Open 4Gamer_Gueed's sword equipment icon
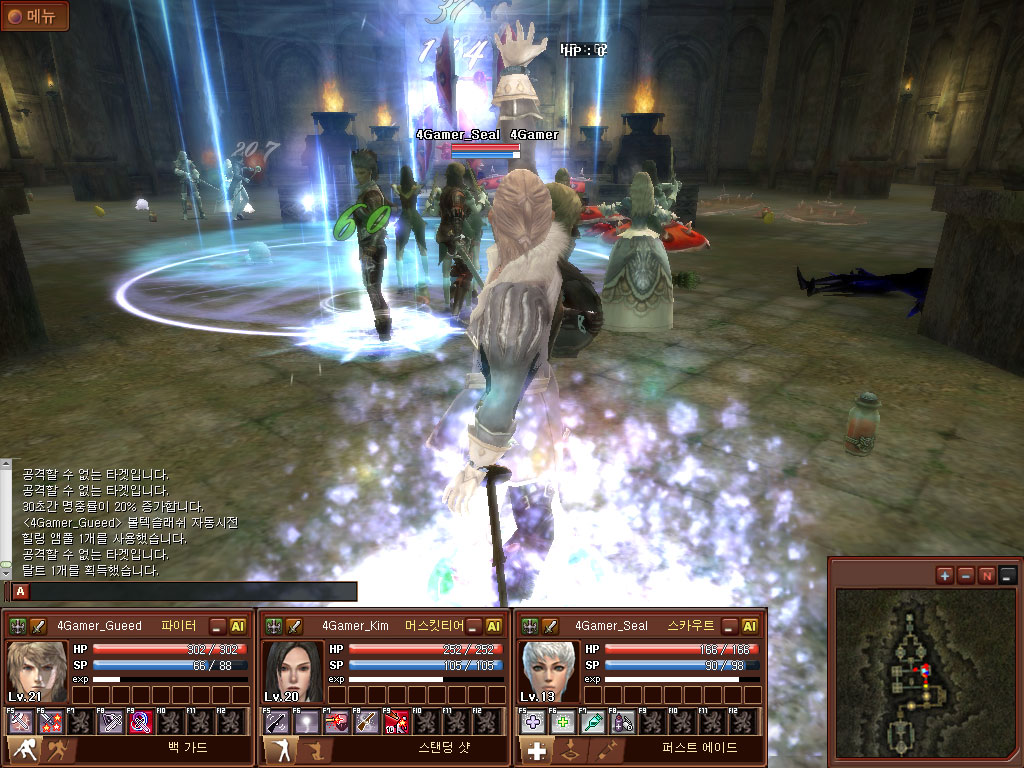 click(39, 626)
